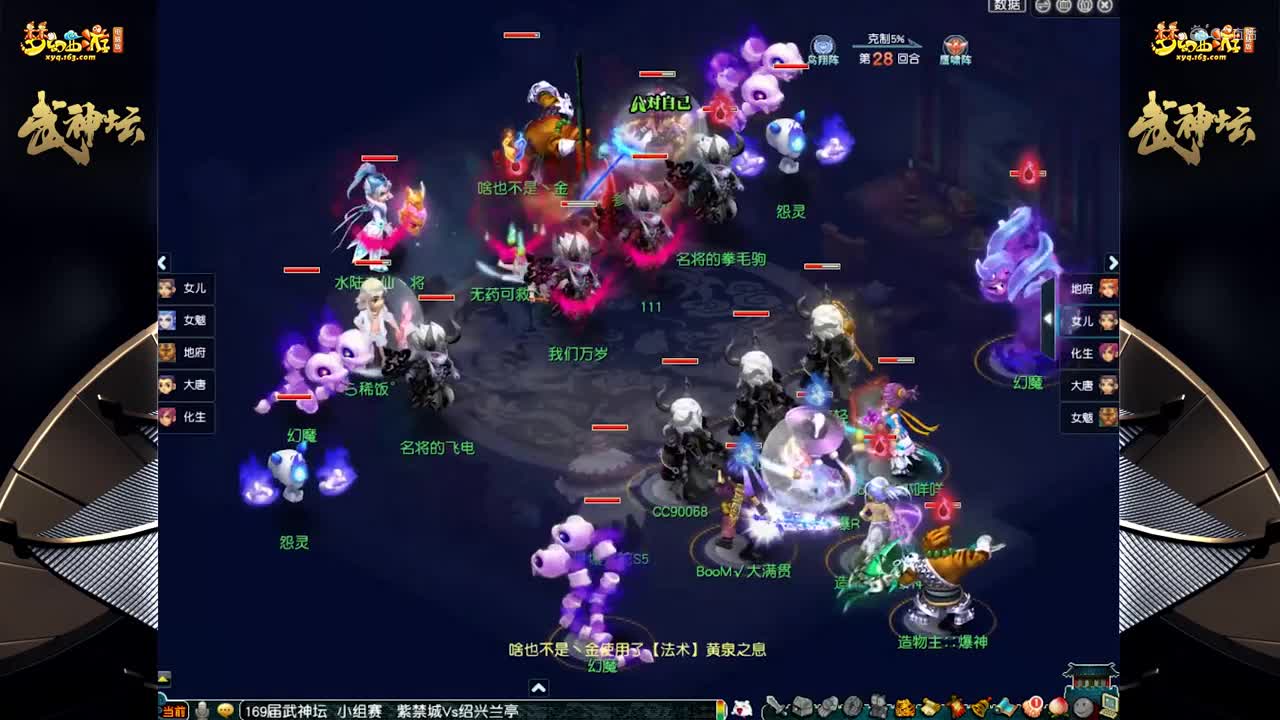Collapse the right character list with its arrow

click(1114, 262)
